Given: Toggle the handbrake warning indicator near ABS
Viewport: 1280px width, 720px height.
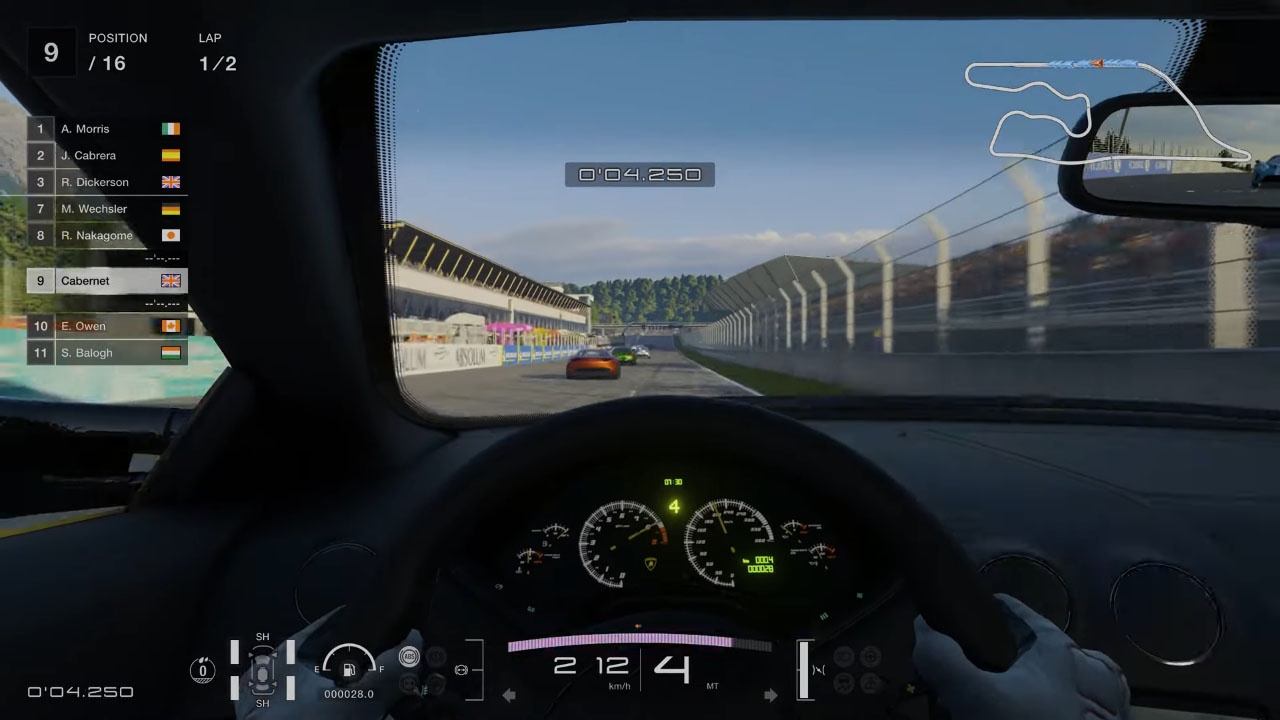Looking at the screenshot, I should coord(435,655).
